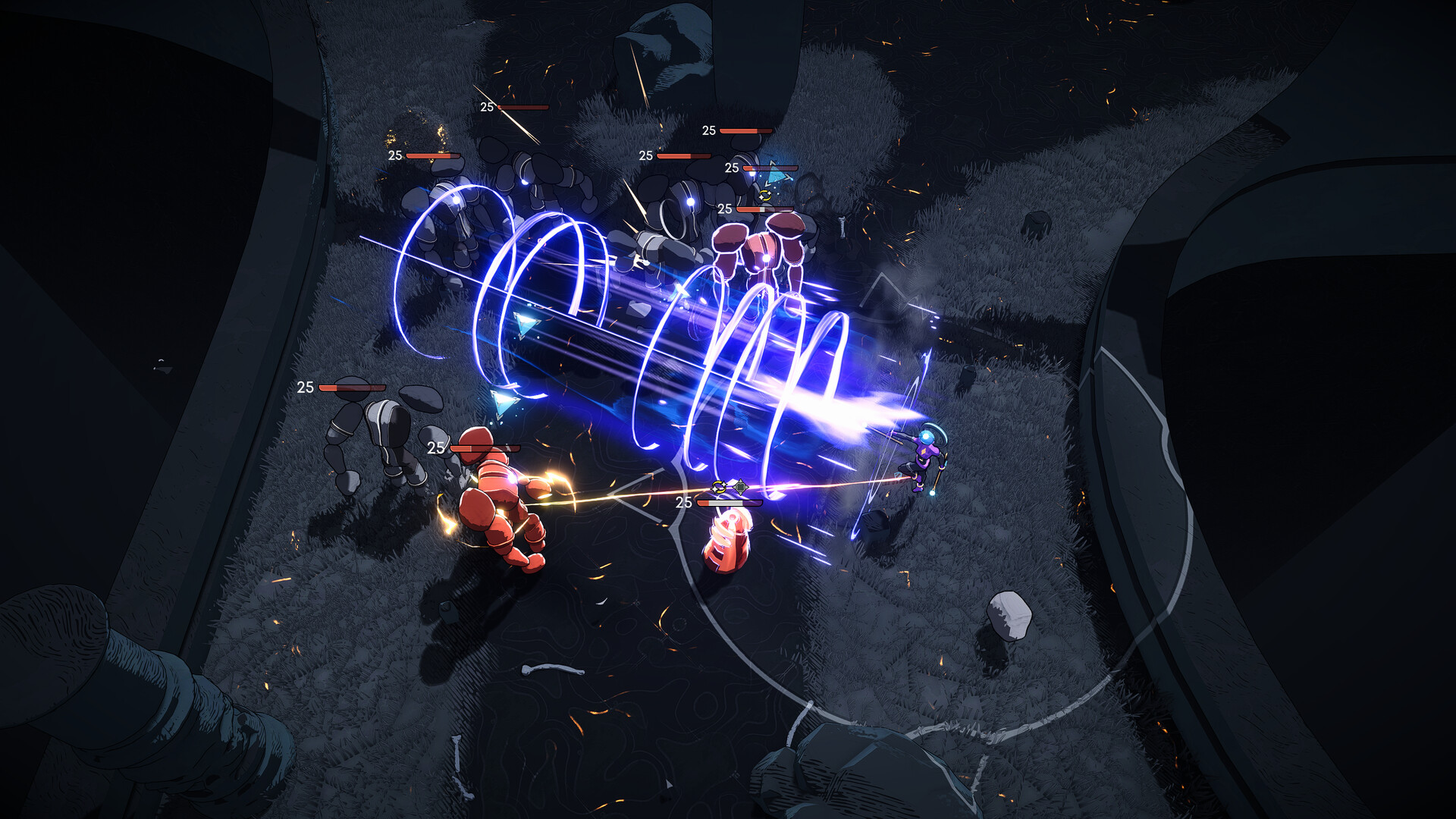Toggle the chevron brackets around the cyan triangle marker
Image resolution: width=1456 pixels, height=819 pixels.
pyautogui.click(x=786, y=176)
